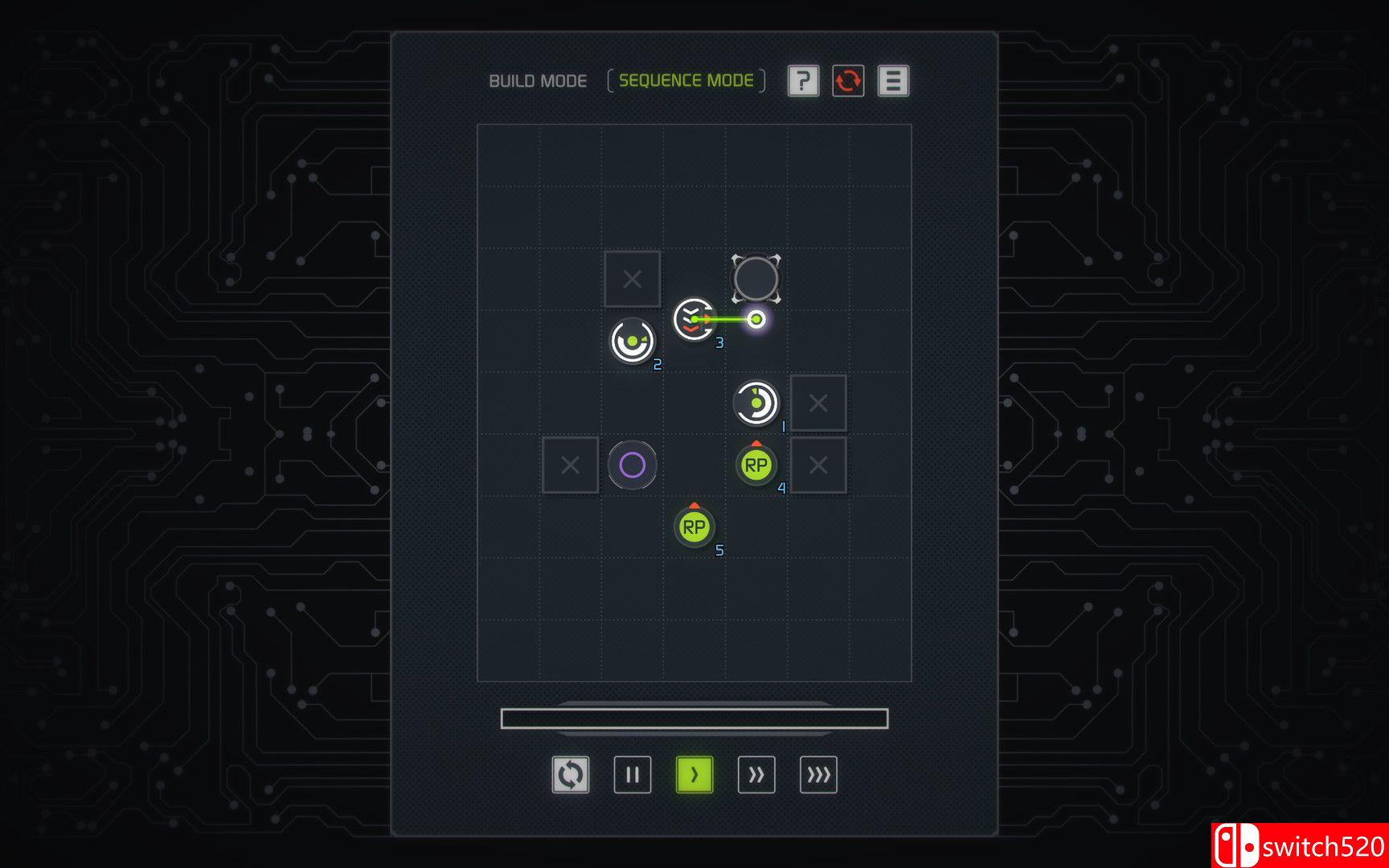Enable the loop playback control
The width and height of the screenshot is (1389, 868).
(572, 774)
